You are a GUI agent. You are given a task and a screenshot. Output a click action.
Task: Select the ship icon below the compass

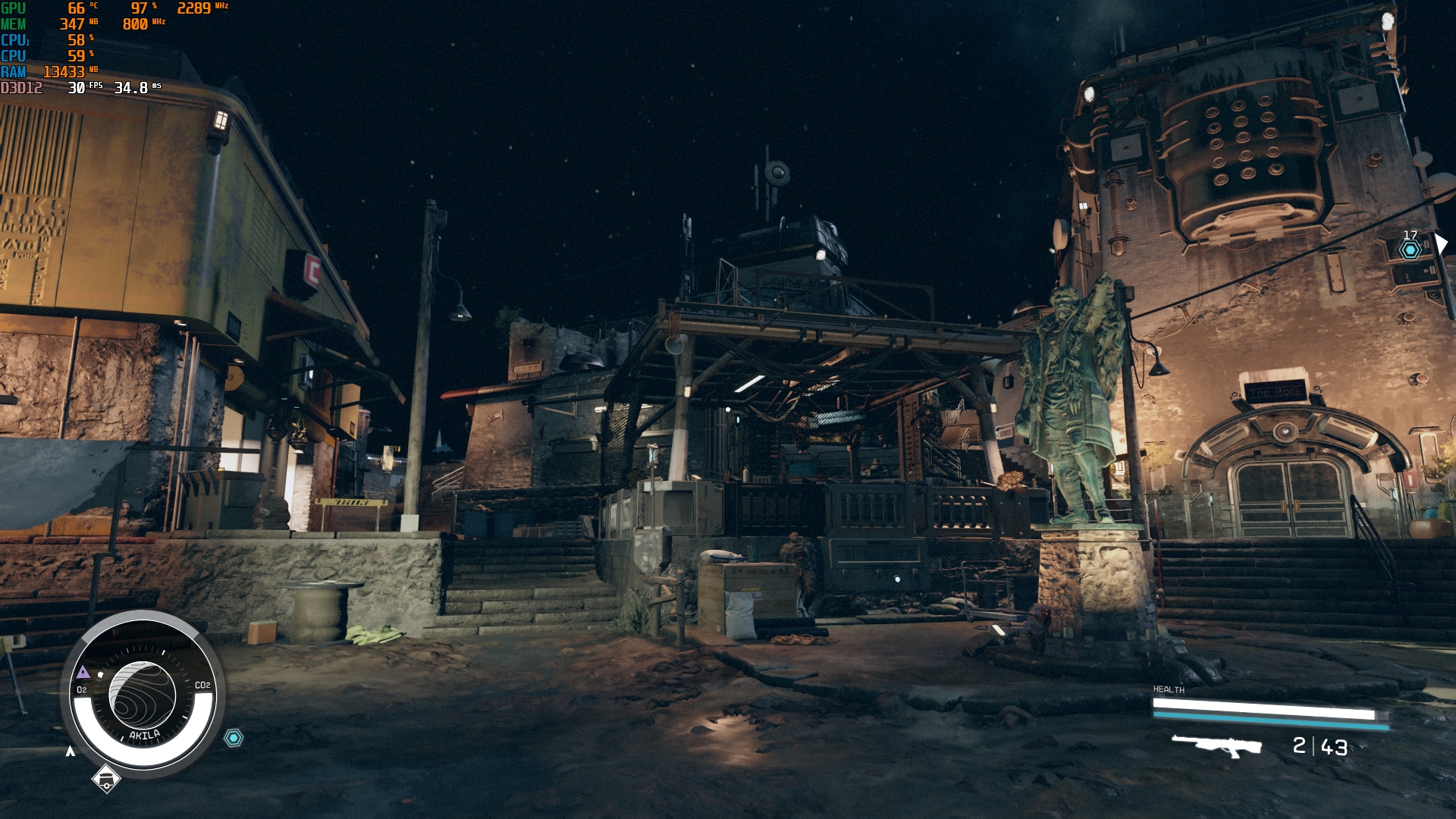point(106,777)
